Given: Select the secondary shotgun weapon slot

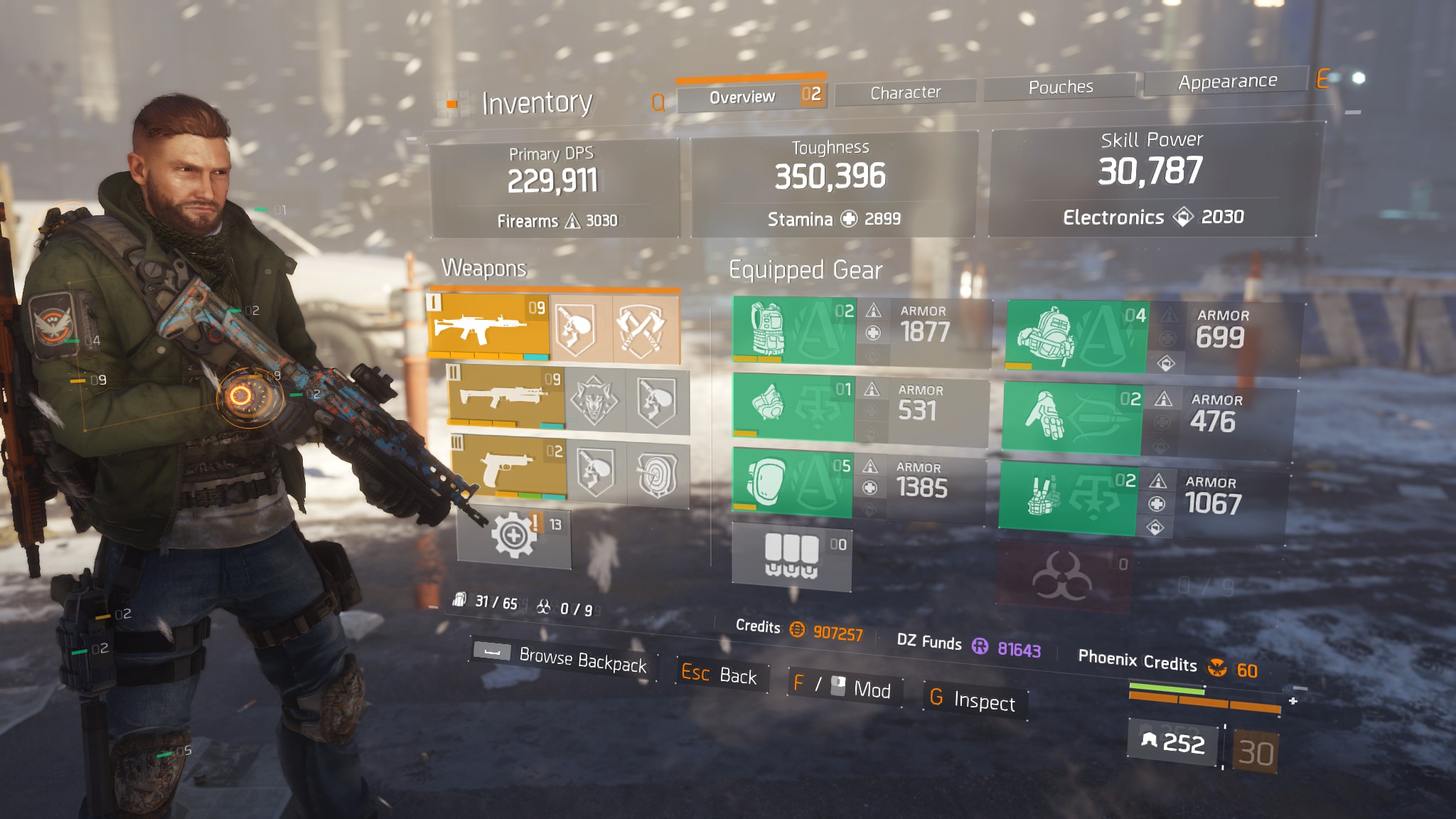Looking at the screenshot, I should coord(506,397).
